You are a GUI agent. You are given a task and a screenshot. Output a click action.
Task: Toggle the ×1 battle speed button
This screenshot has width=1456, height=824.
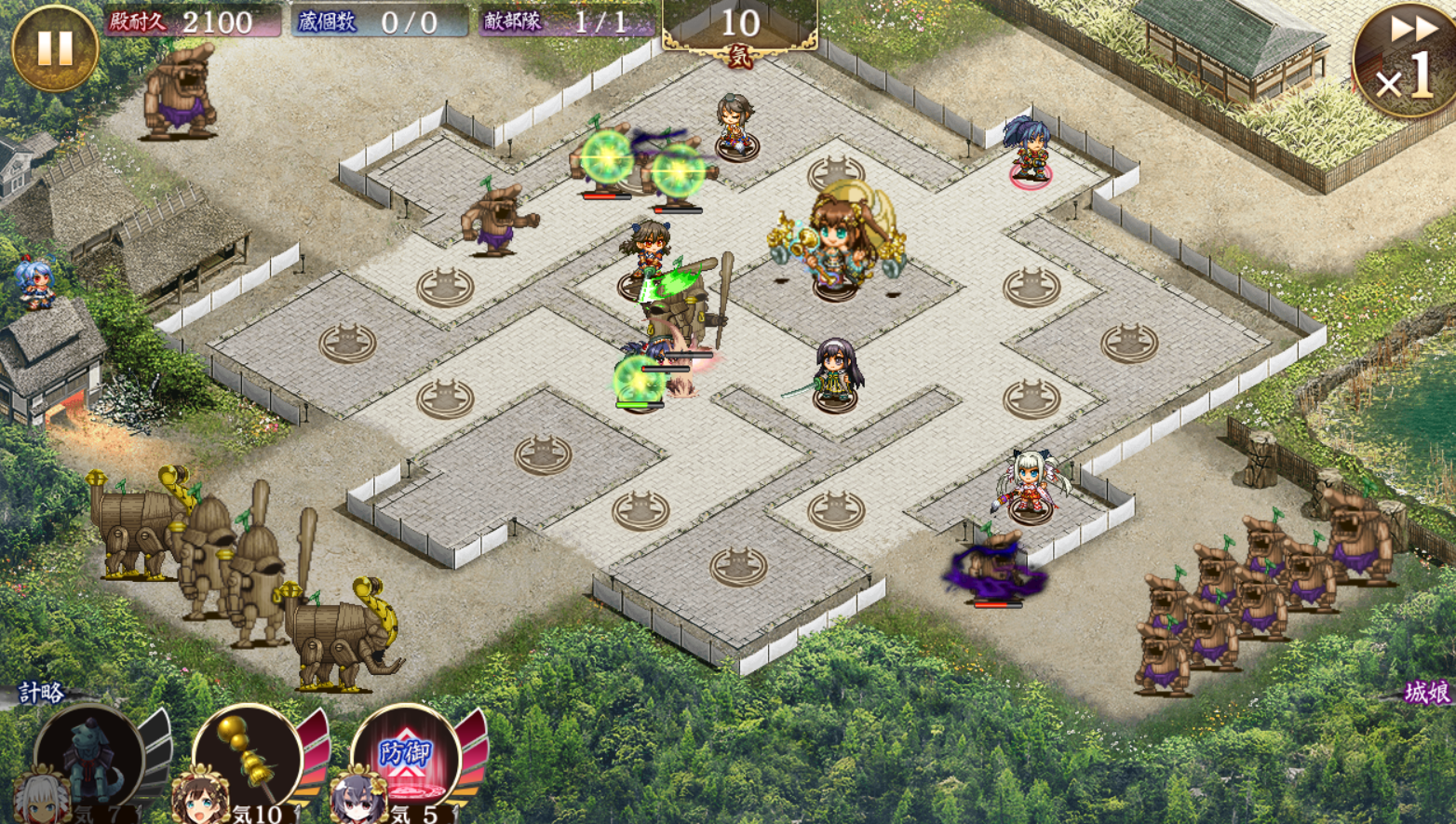click(1404, 60)
